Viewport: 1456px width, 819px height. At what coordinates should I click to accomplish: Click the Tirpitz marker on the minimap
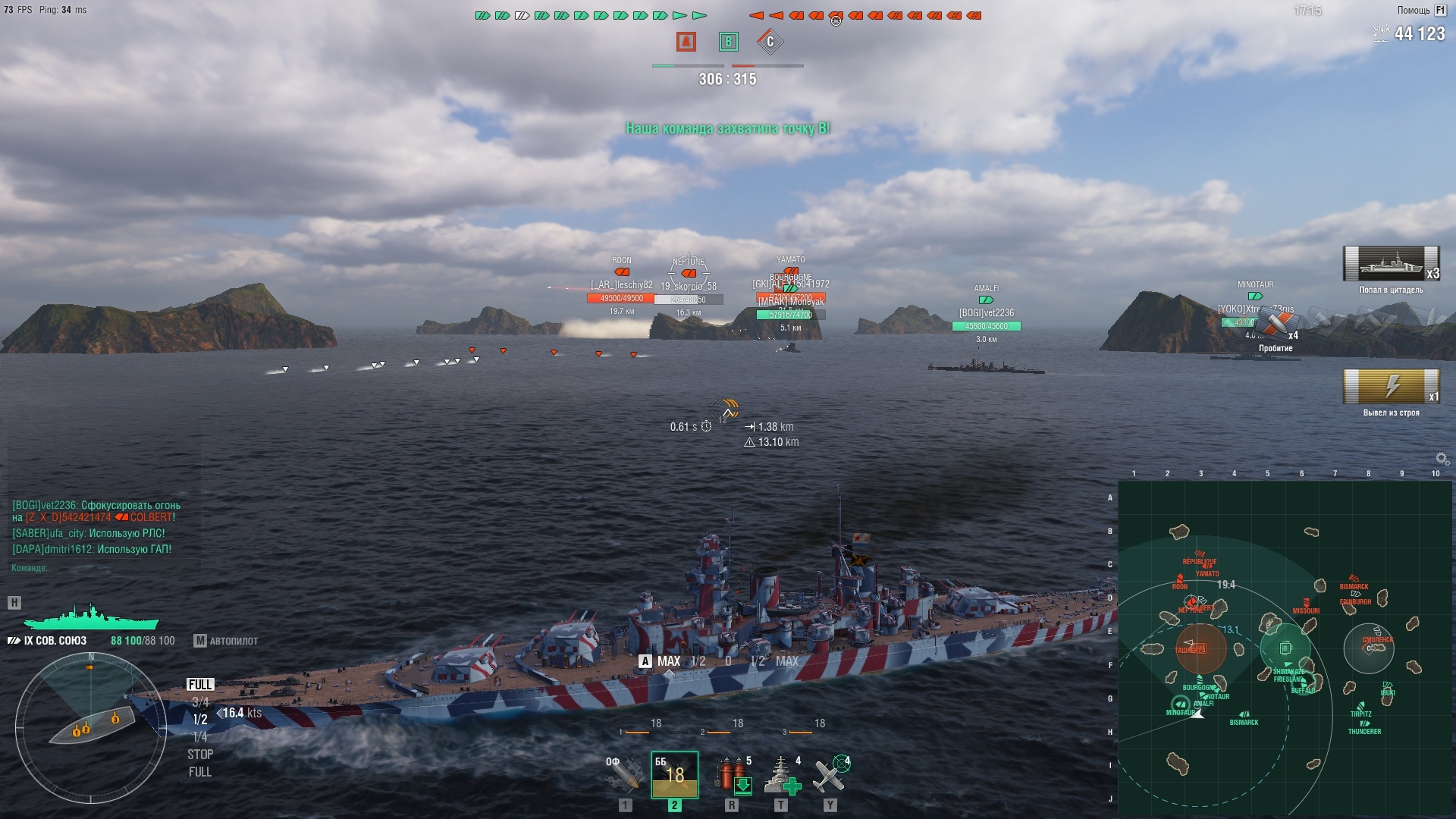coord(1361,706)
